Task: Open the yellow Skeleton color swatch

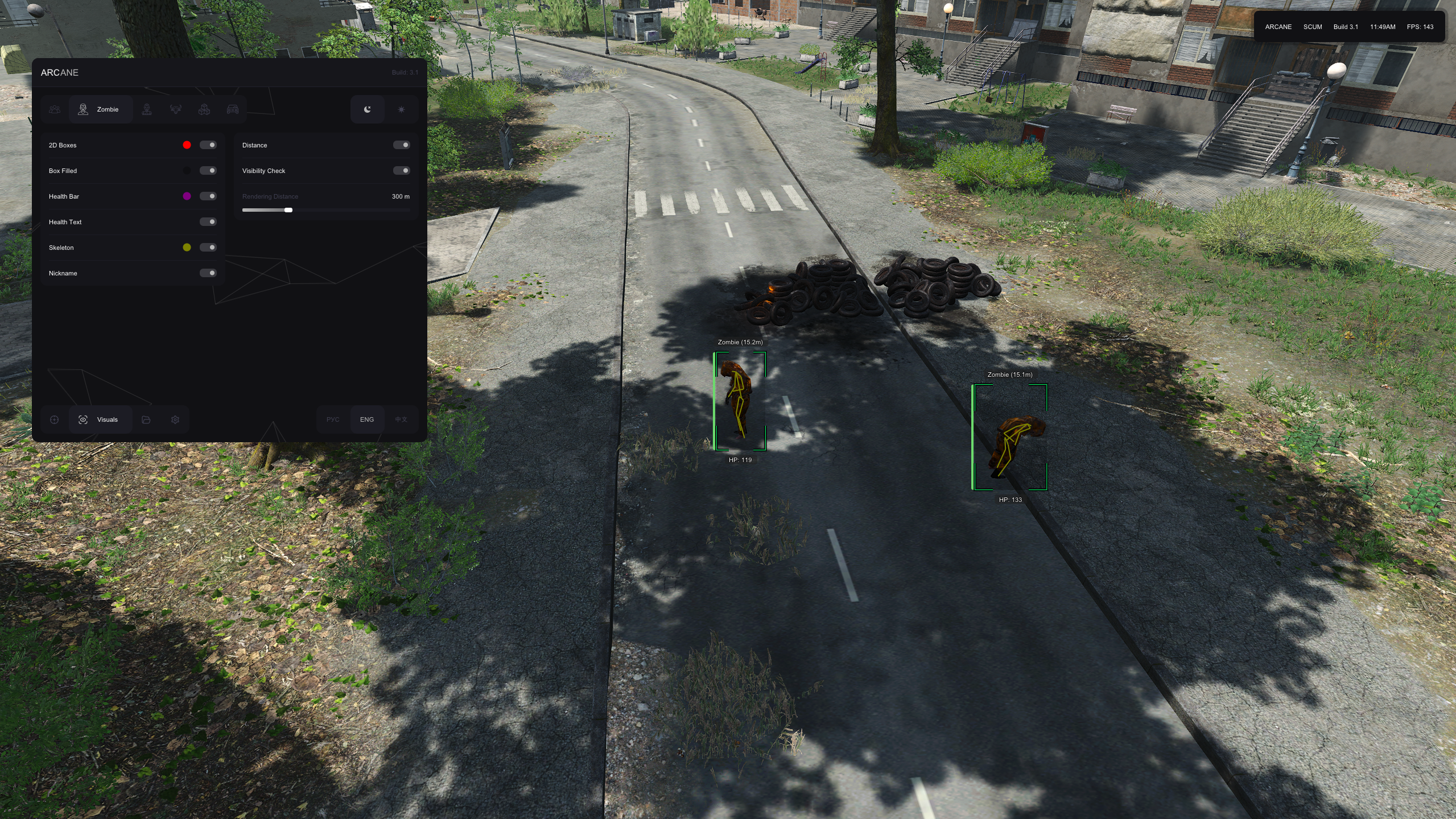Action: pyautogui.click(x=187, y=248)
